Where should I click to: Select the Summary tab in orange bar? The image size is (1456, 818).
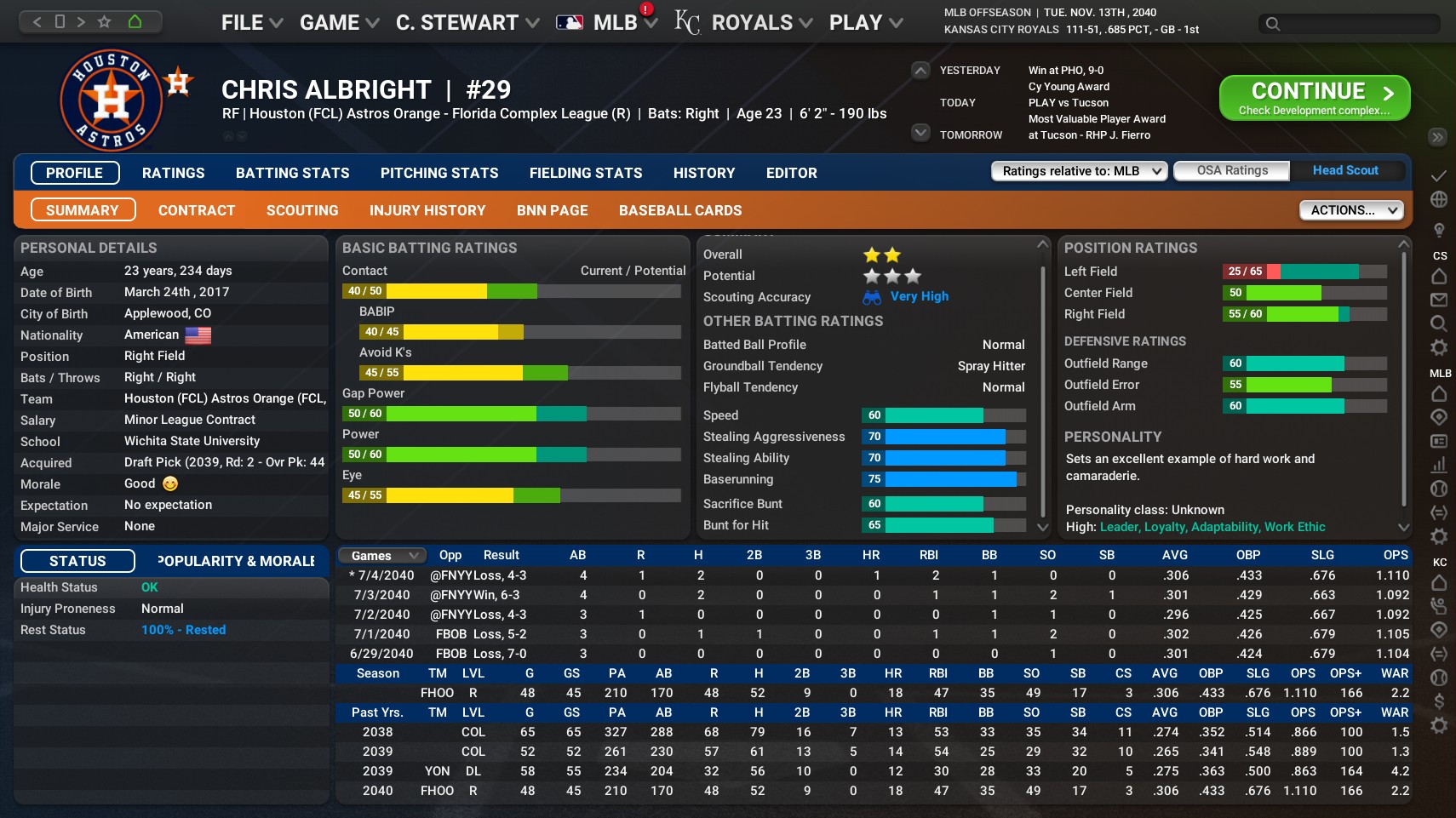[x=83, y=209]
